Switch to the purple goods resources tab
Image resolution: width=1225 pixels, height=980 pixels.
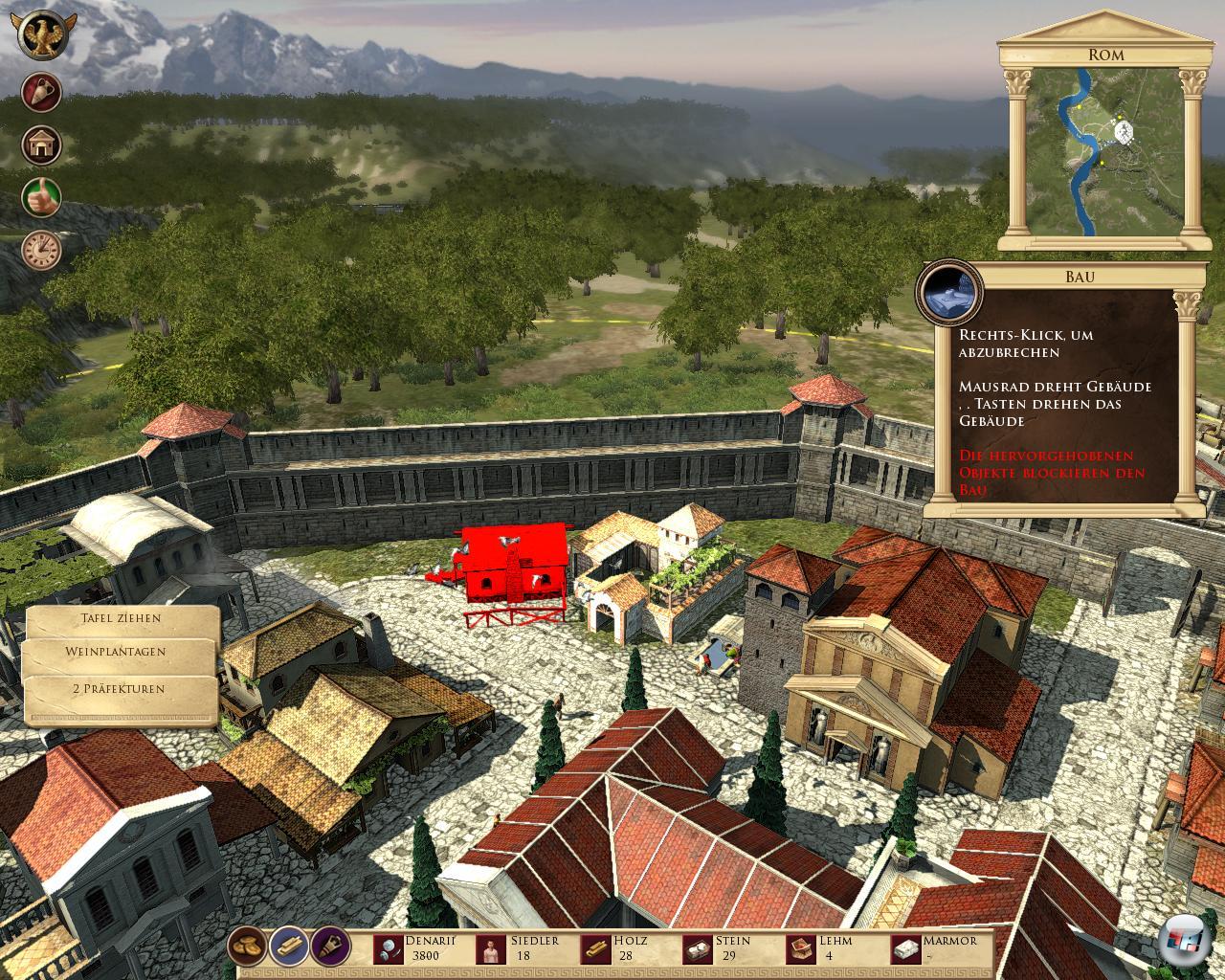[x=331, y=947]
